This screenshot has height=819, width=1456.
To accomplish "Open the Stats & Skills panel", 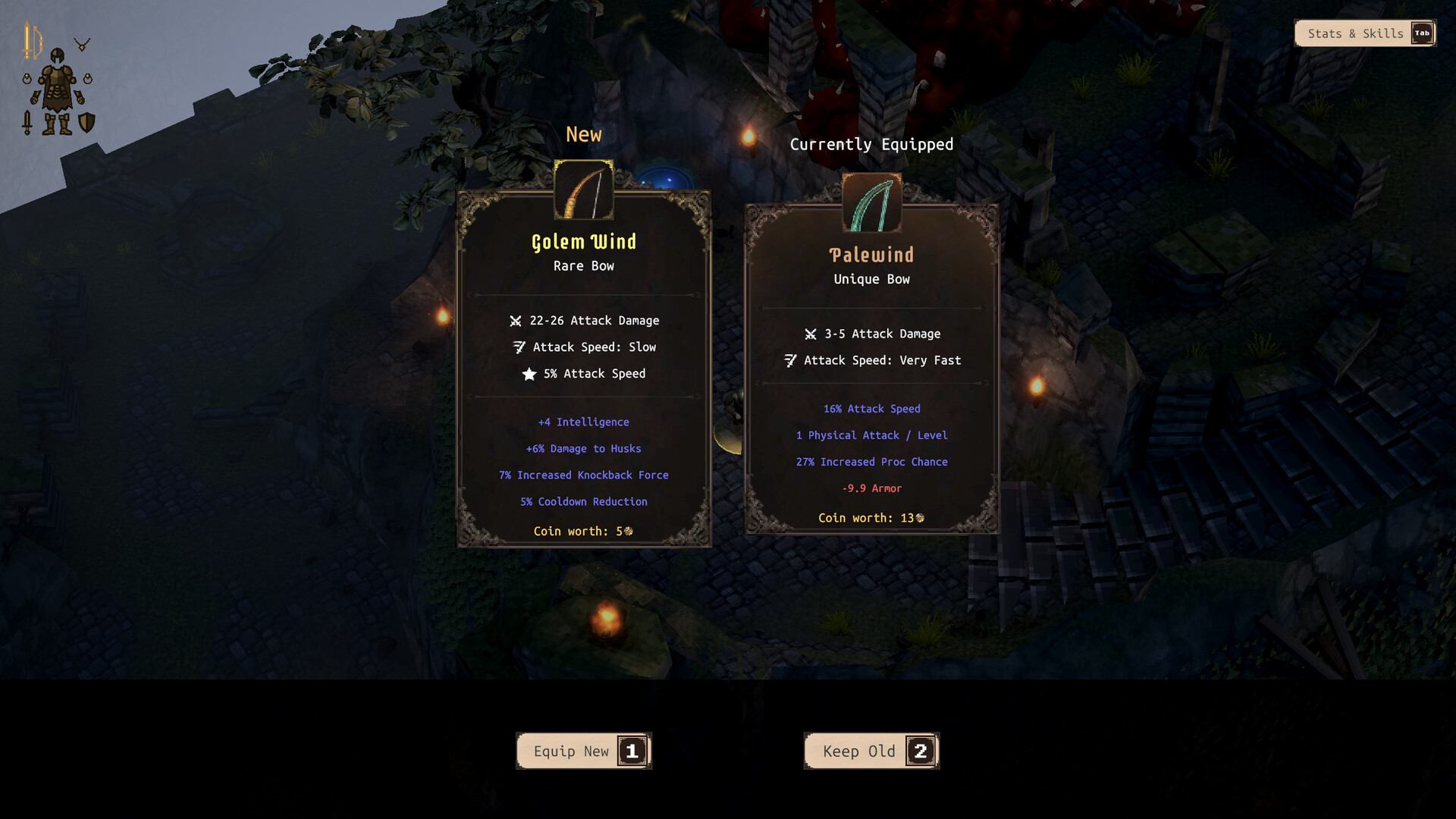I will coord(1355,33).
